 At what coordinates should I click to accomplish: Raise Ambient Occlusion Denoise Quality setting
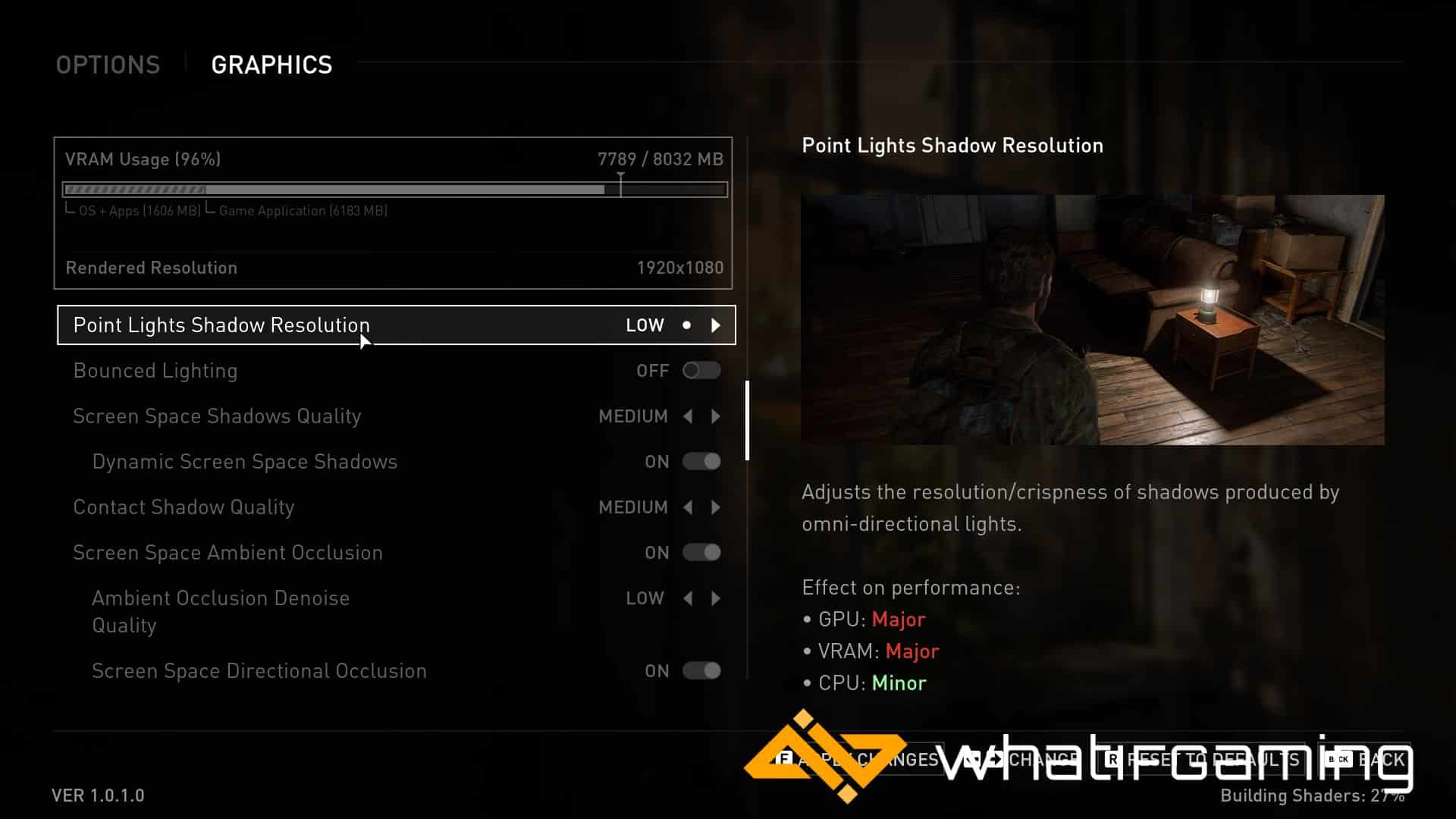pyautogui.click(x=716, y=598)
